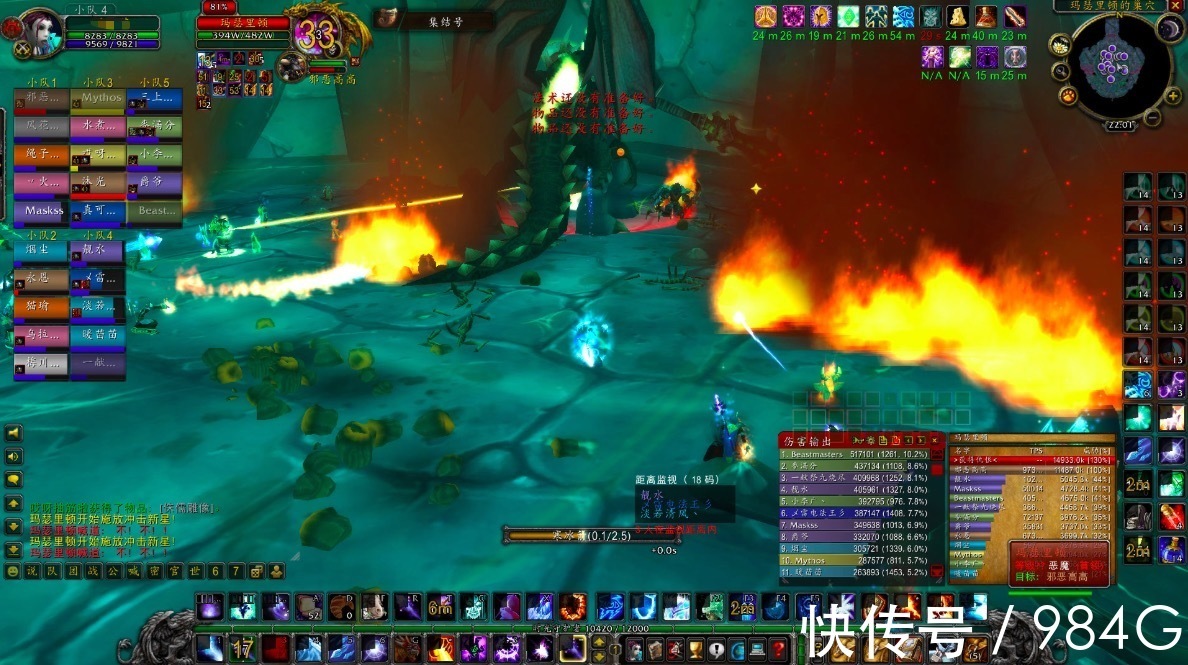
Task: Close the zone name panel with X
Action: [1175, 6]
